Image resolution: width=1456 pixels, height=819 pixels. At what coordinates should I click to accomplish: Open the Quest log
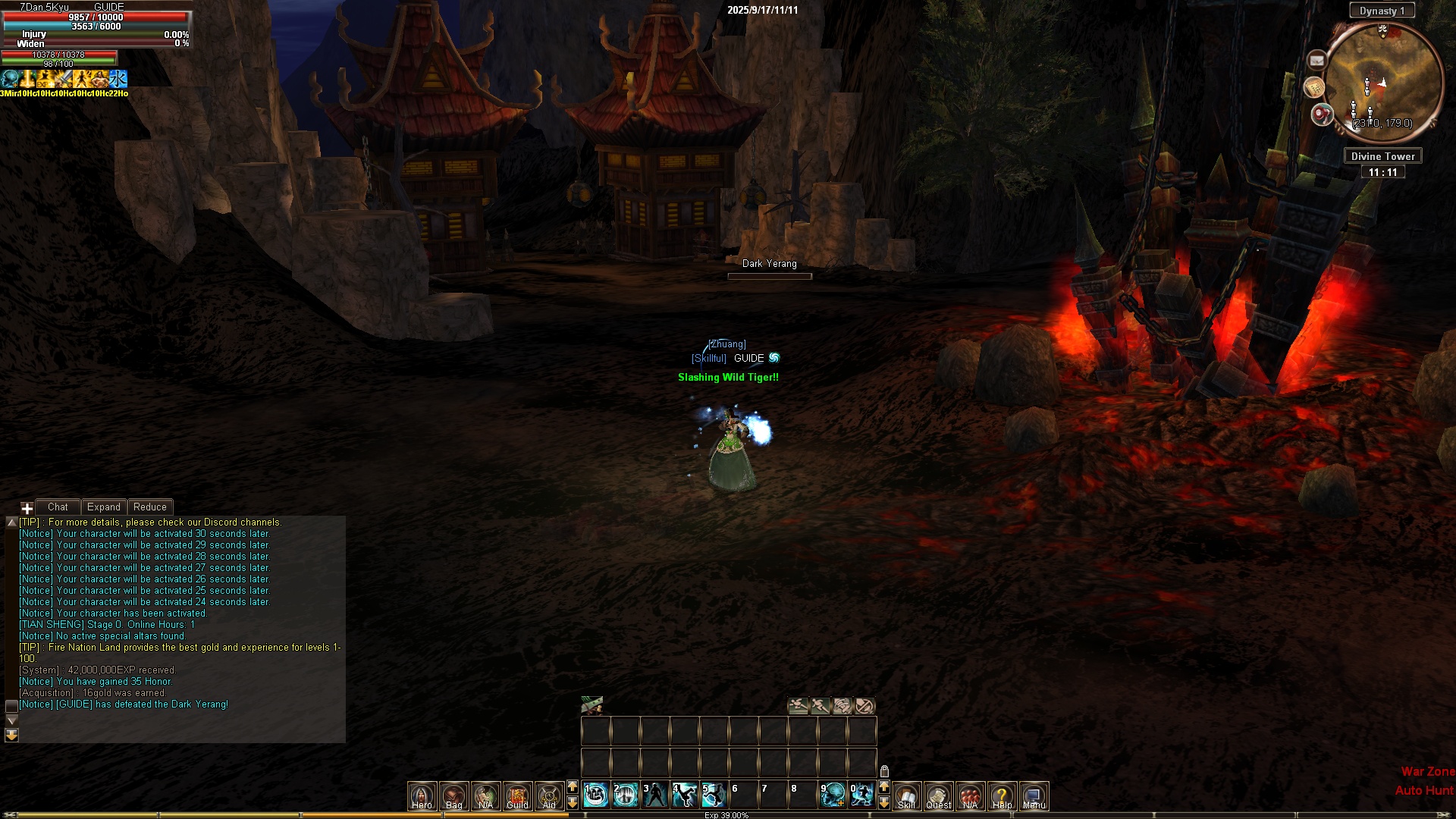click(x=938, y=795)
